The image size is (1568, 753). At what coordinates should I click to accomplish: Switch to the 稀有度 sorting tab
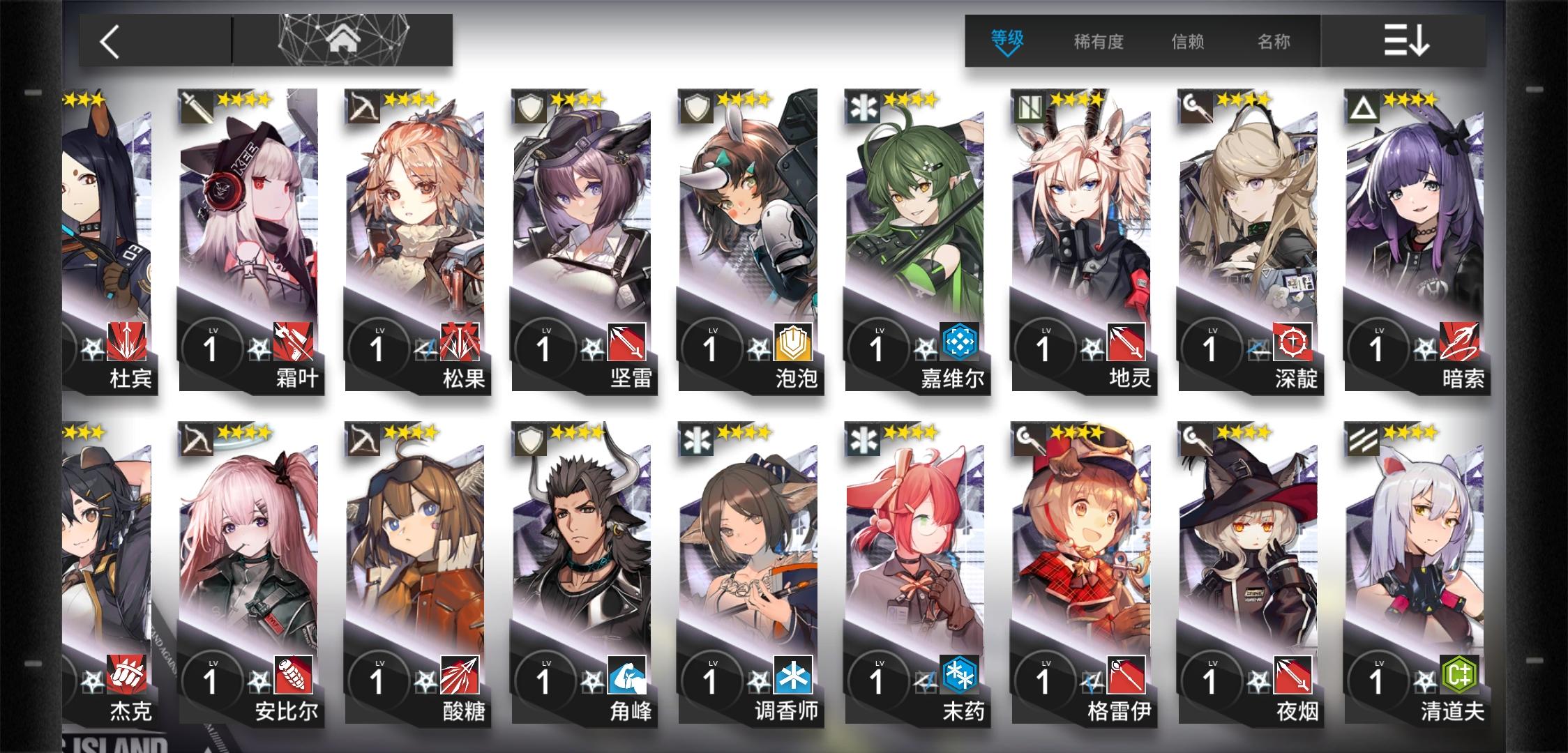1099,42
